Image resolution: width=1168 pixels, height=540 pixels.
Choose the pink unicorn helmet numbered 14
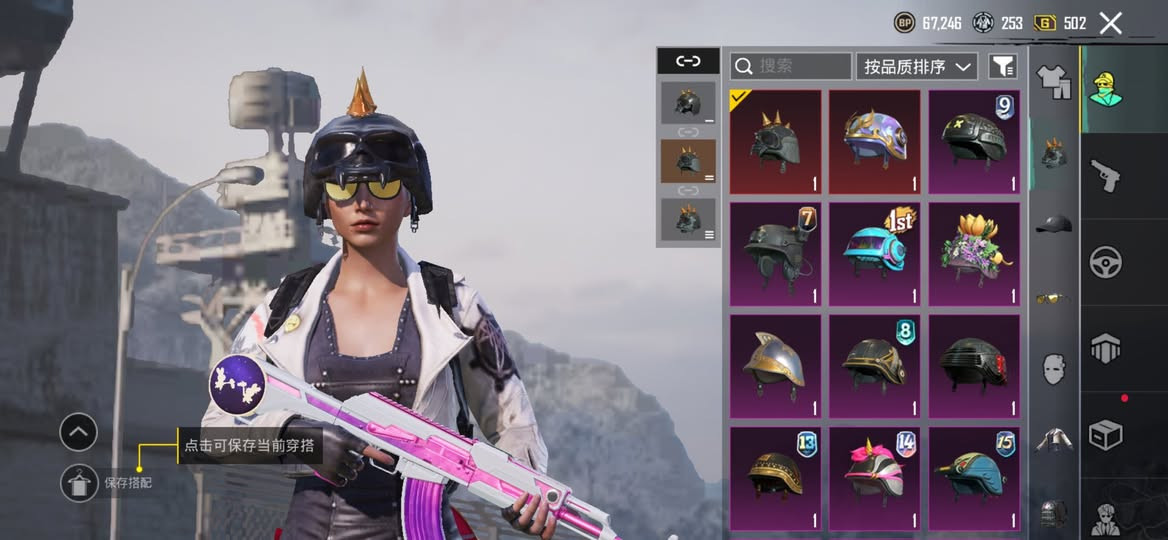pyautogui.click(x=875, y=477)
